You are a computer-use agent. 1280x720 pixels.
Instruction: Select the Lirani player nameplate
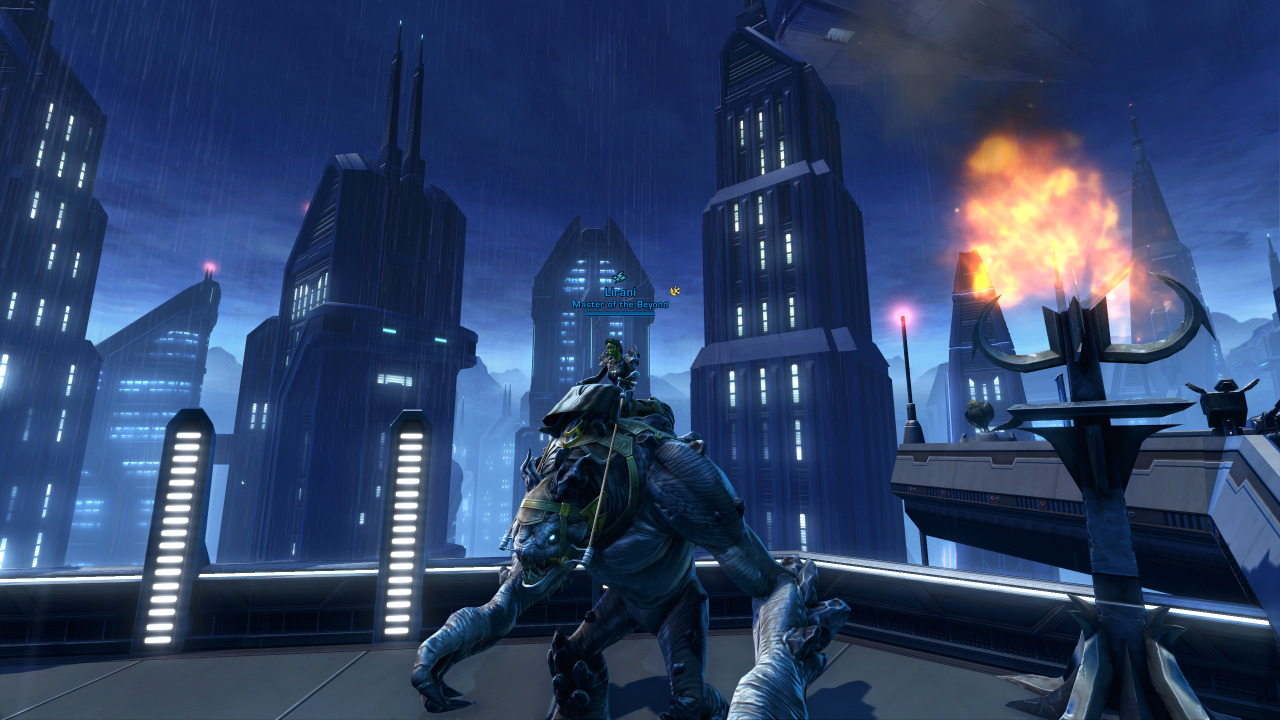[620, 291]
